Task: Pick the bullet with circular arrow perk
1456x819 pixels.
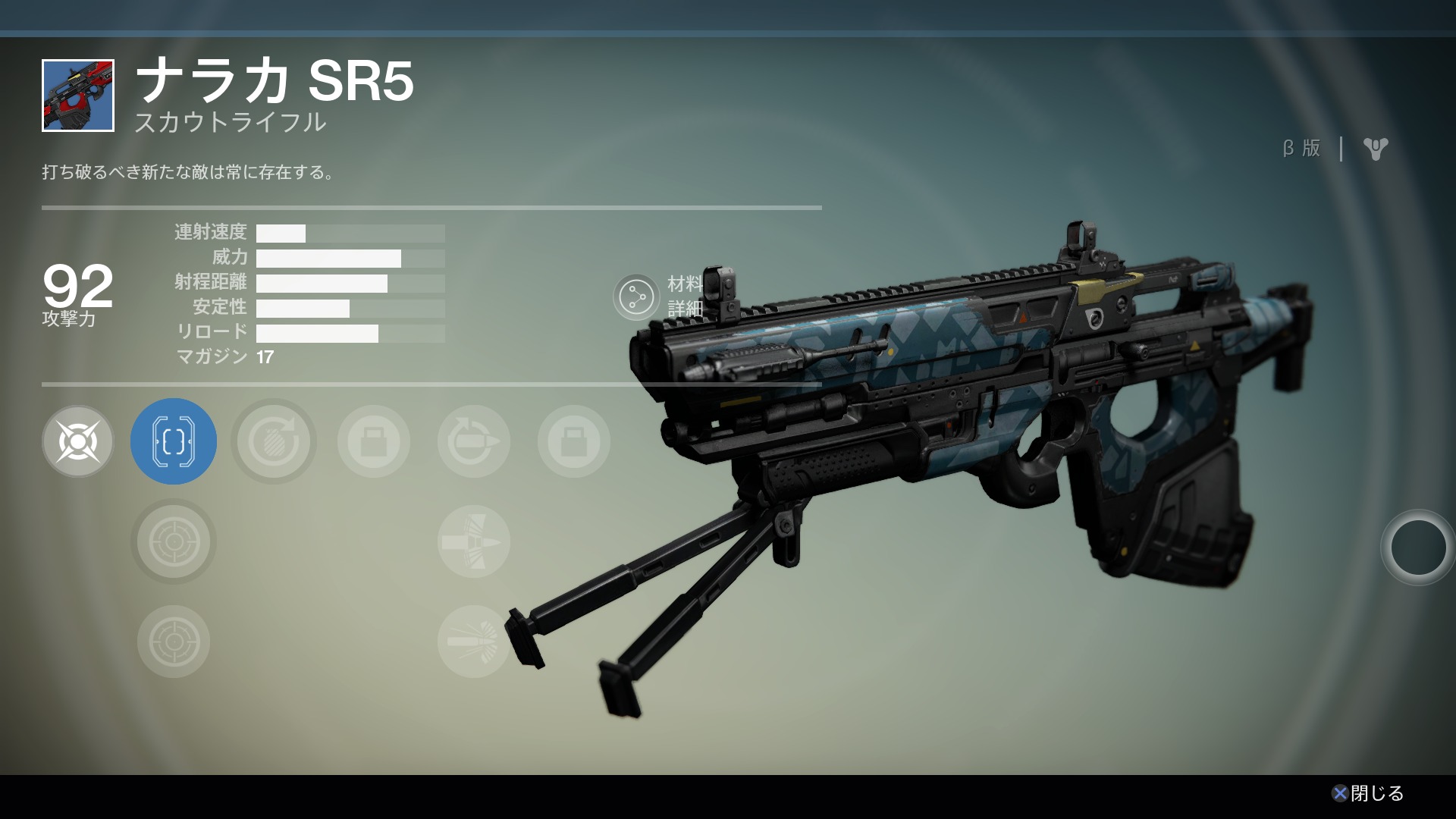Action: click(x=474, y=441)
